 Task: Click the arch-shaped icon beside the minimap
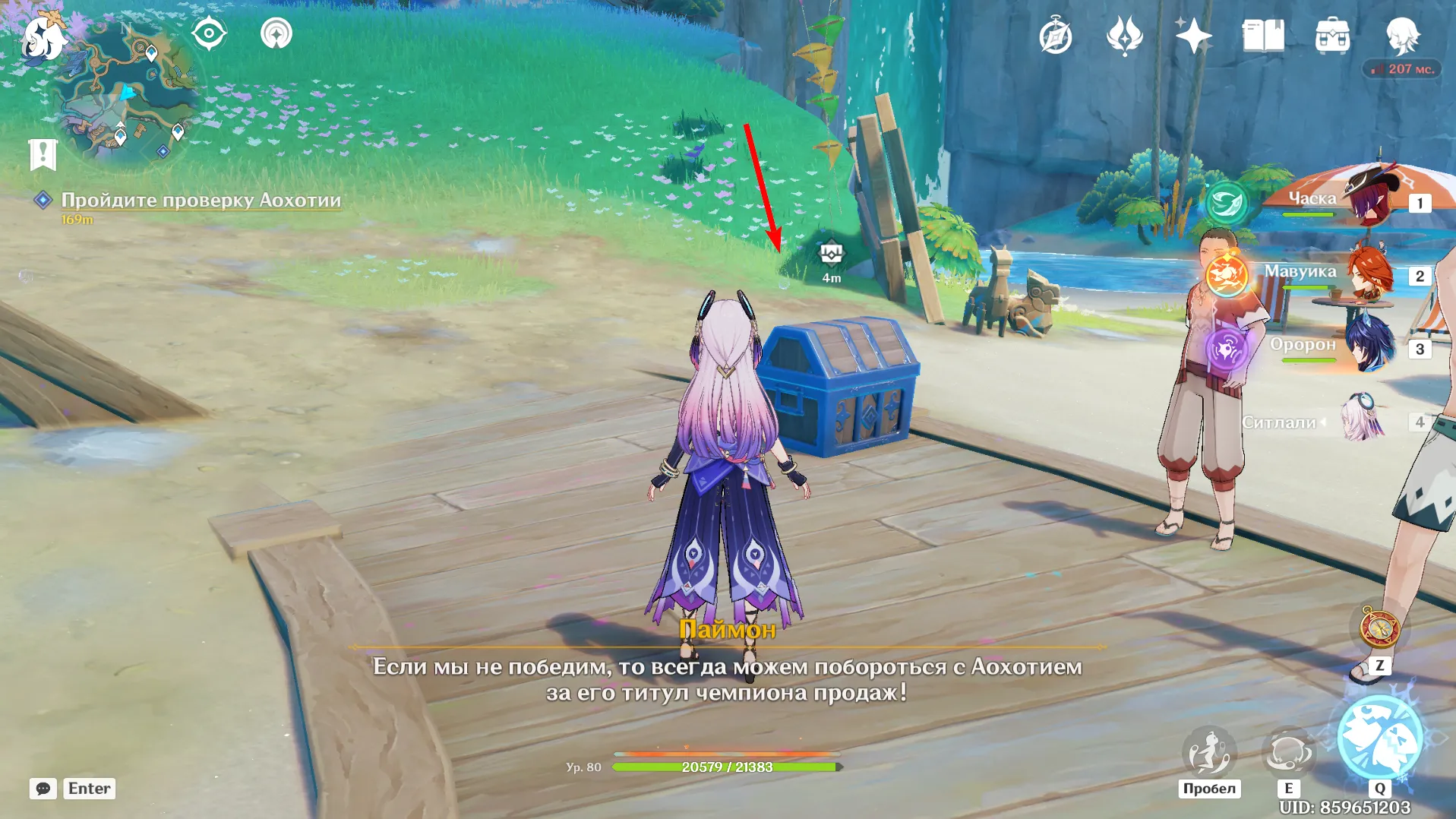[x=276, y=33]
